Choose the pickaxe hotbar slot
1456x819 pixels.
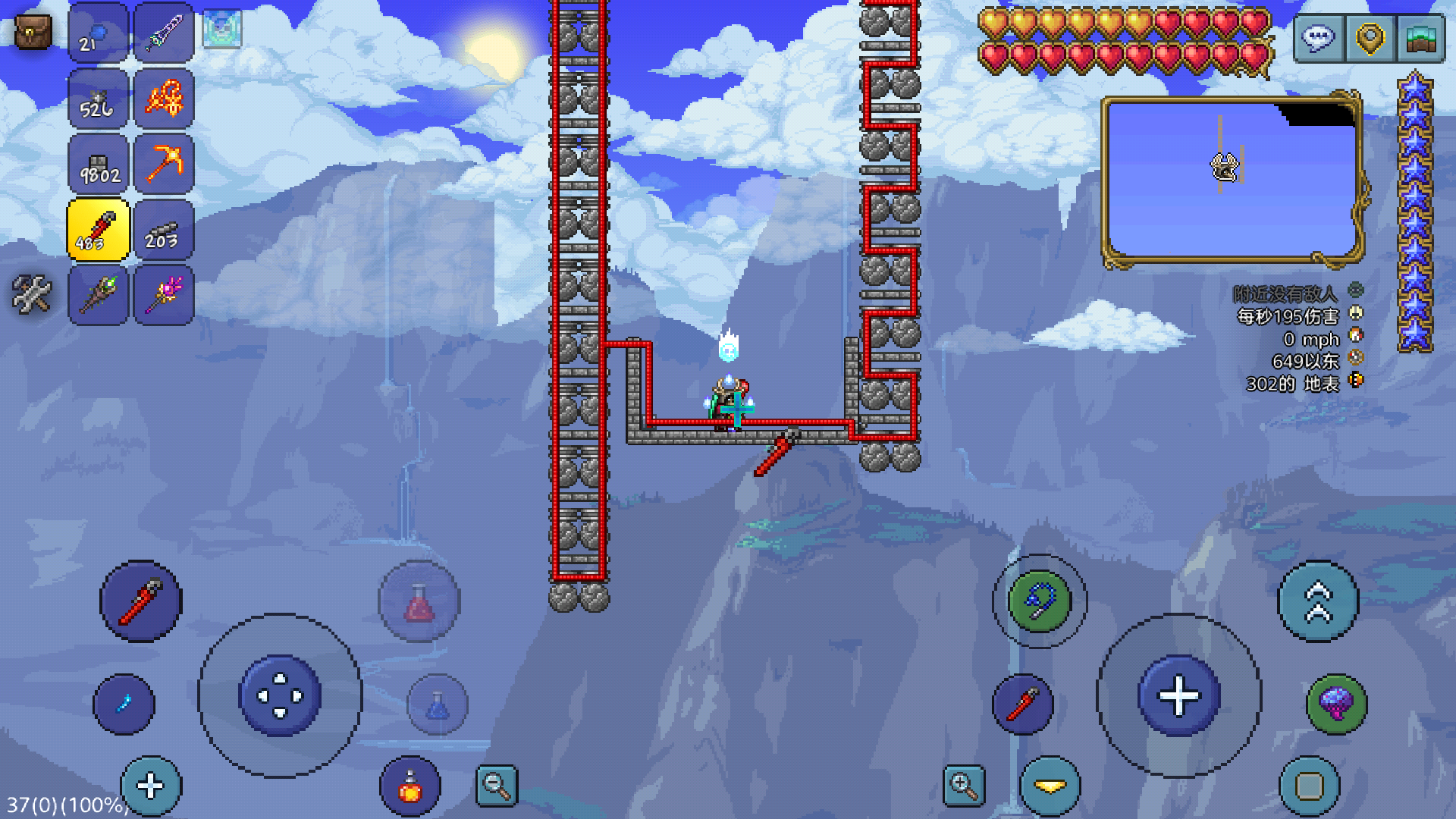click(x=164, y=164)
